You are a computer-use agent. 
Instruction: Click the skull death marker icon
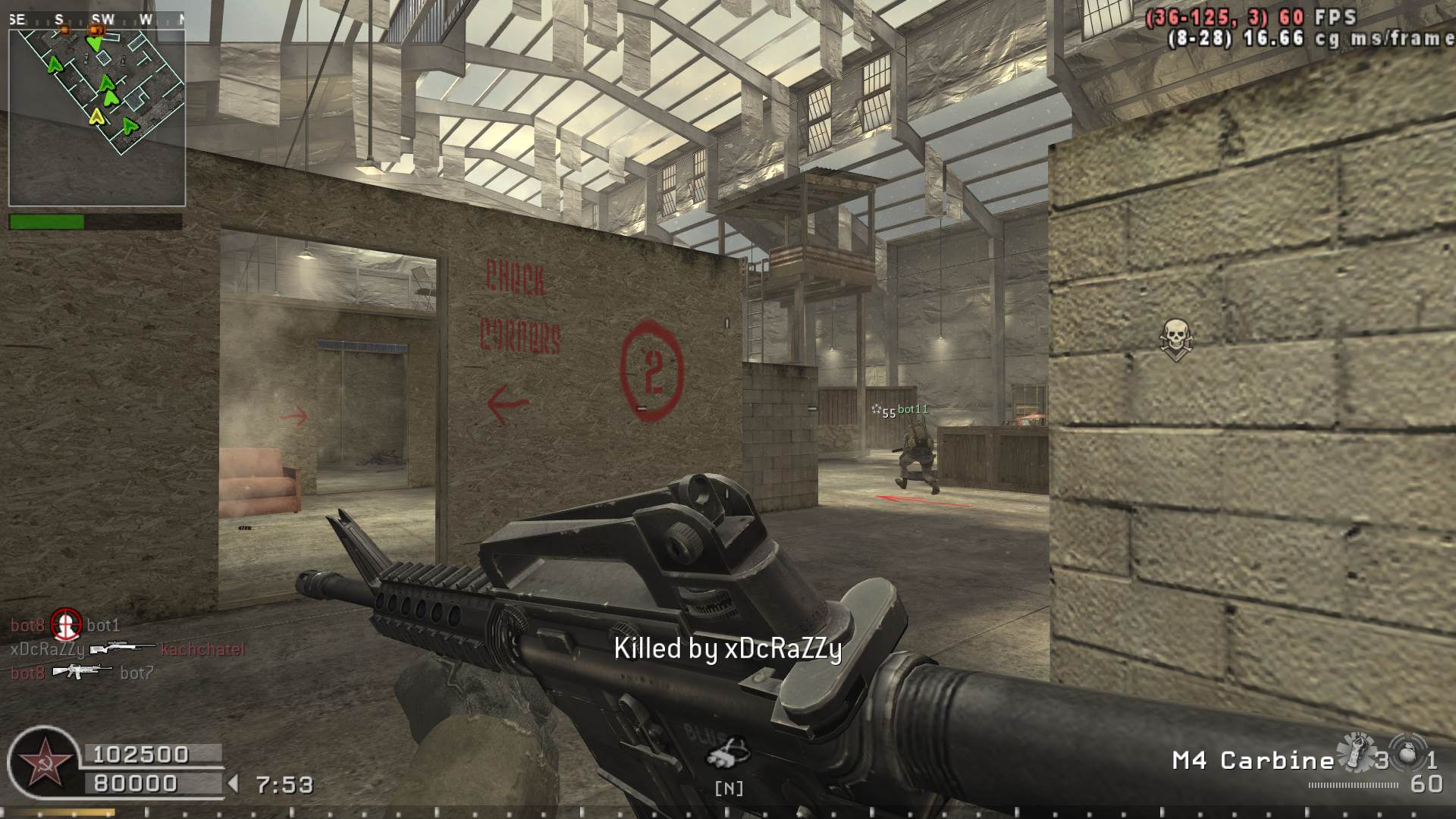[1175, 338]
